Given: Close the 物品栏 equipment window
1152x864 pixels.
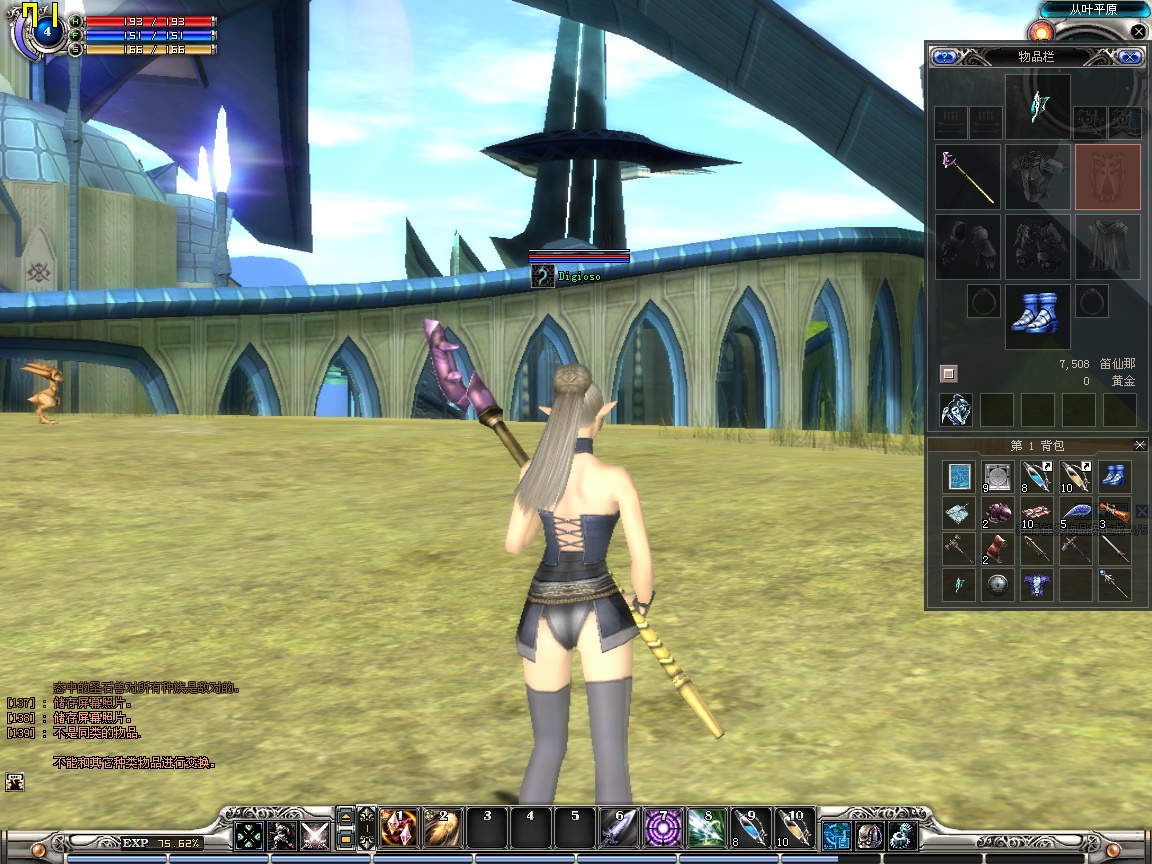Looking at the screenshot, I should tap(1130, 57).
